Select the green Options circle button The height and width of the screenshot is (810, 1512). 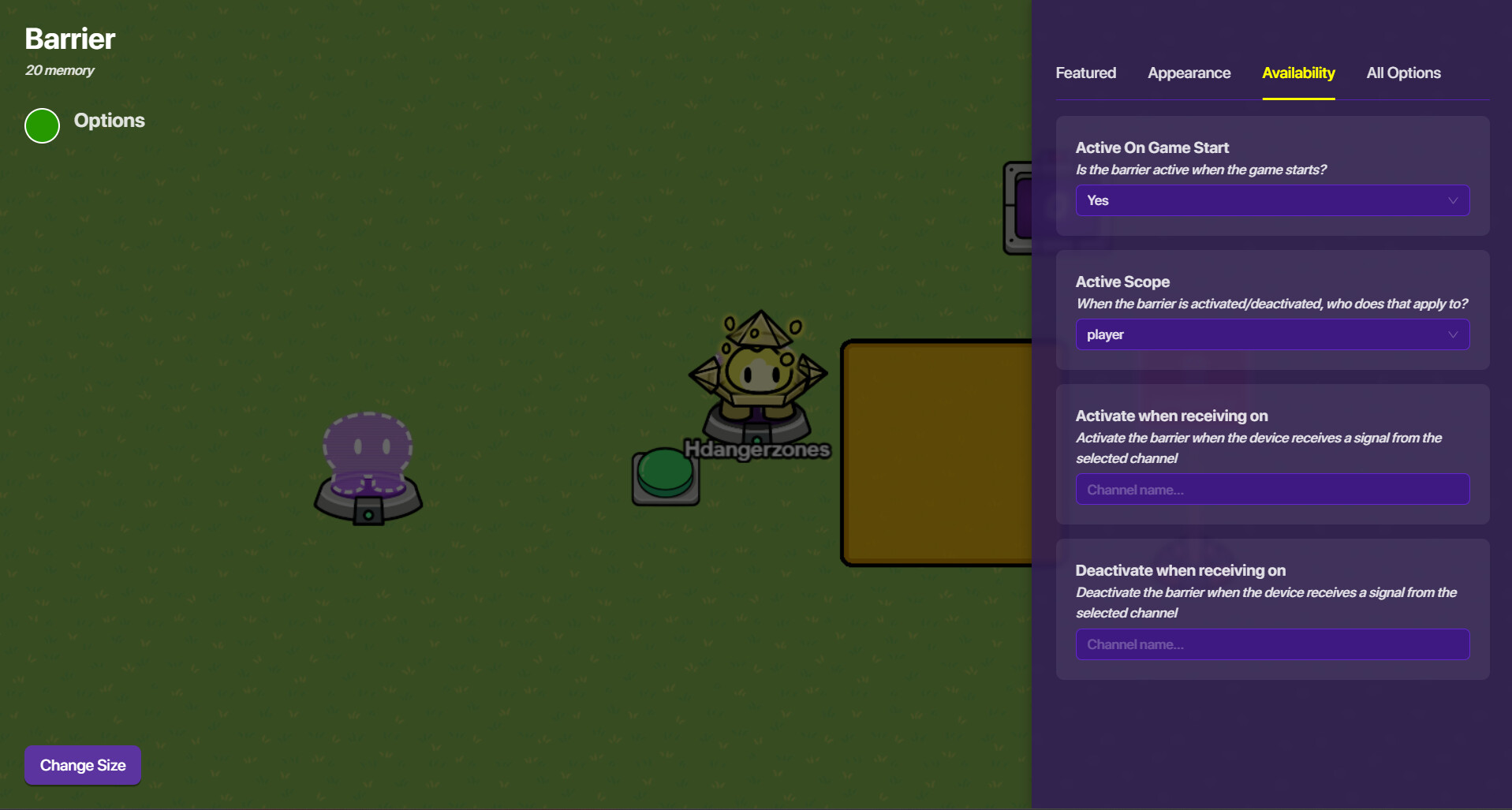(43, 125)
